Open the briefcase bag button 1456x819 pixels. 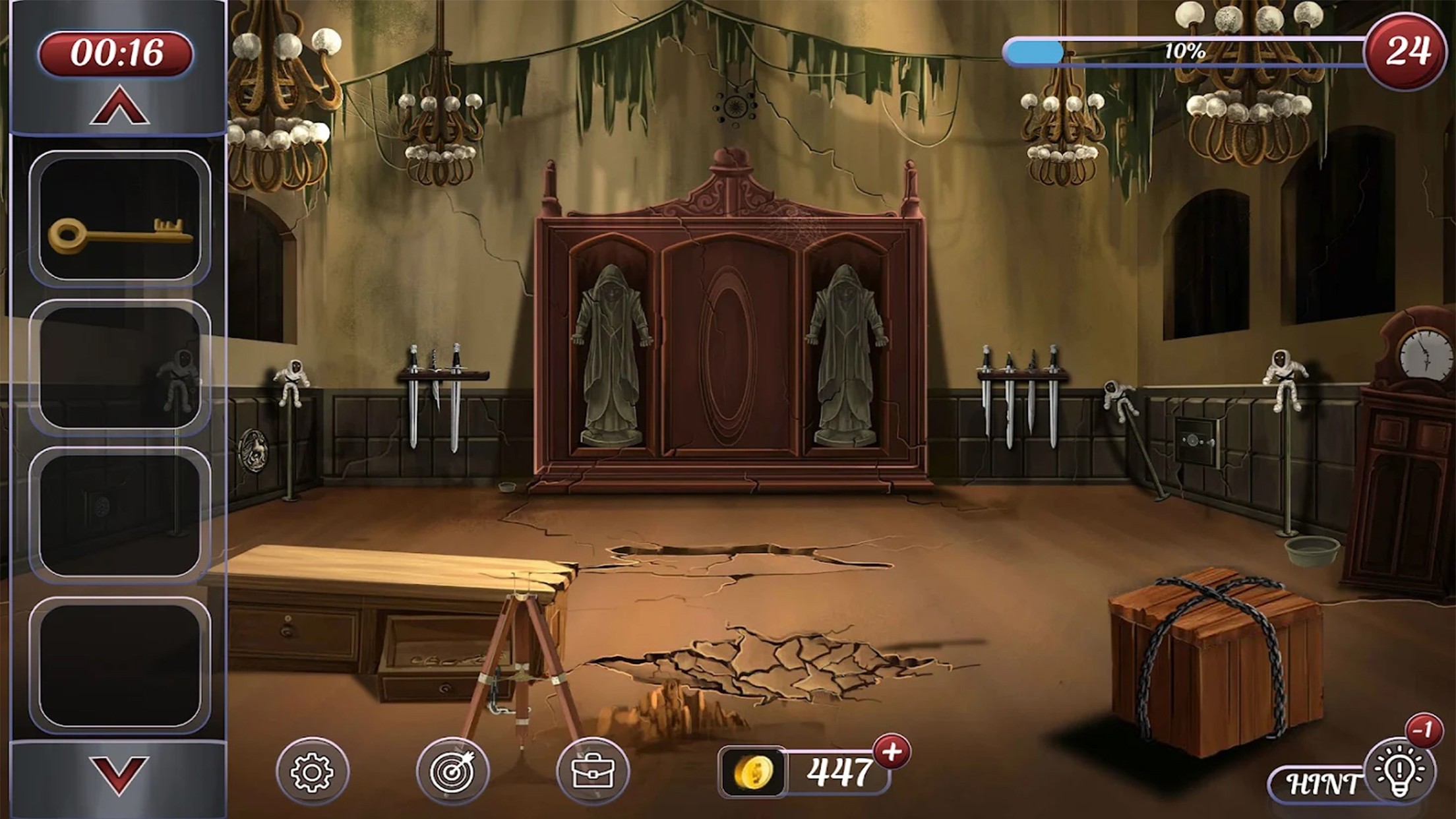pyautogui.click(x=592, y=772)
